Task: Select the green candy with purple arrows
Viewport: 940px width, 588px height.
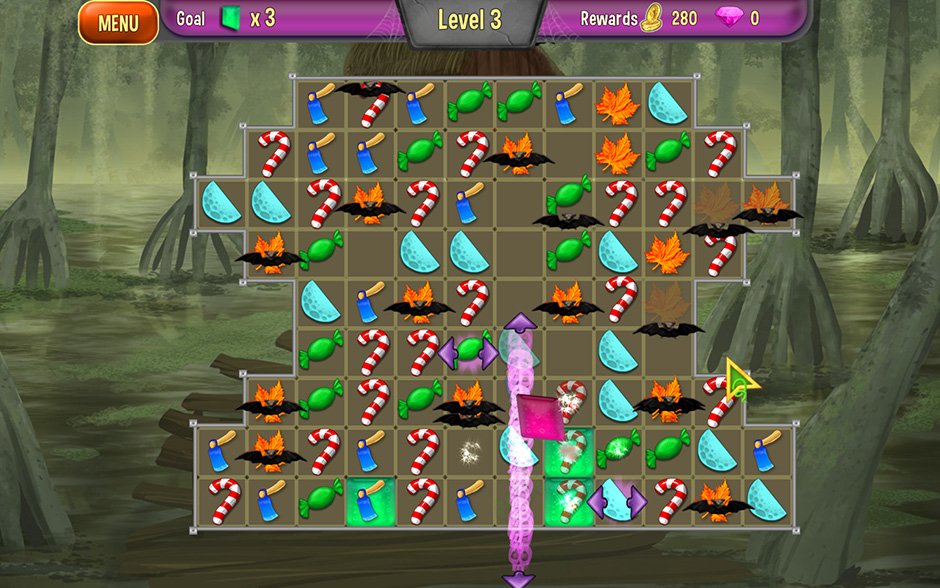Action: [x=469, y=351]
